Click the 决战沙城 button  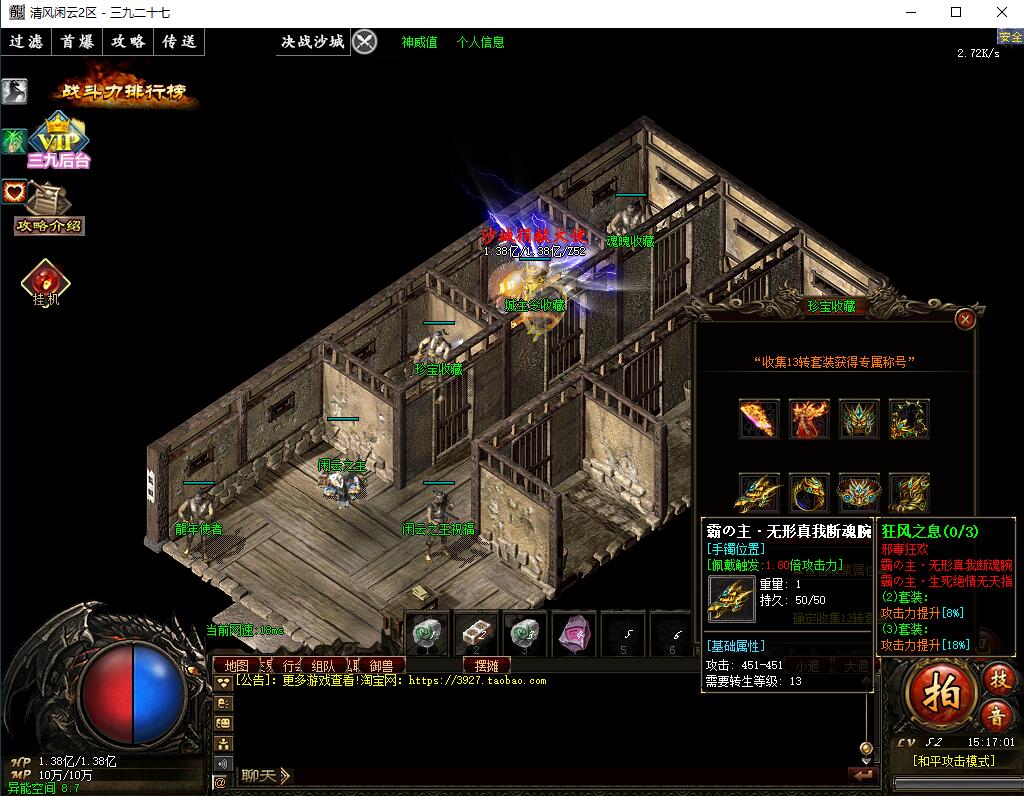[312, 42]
